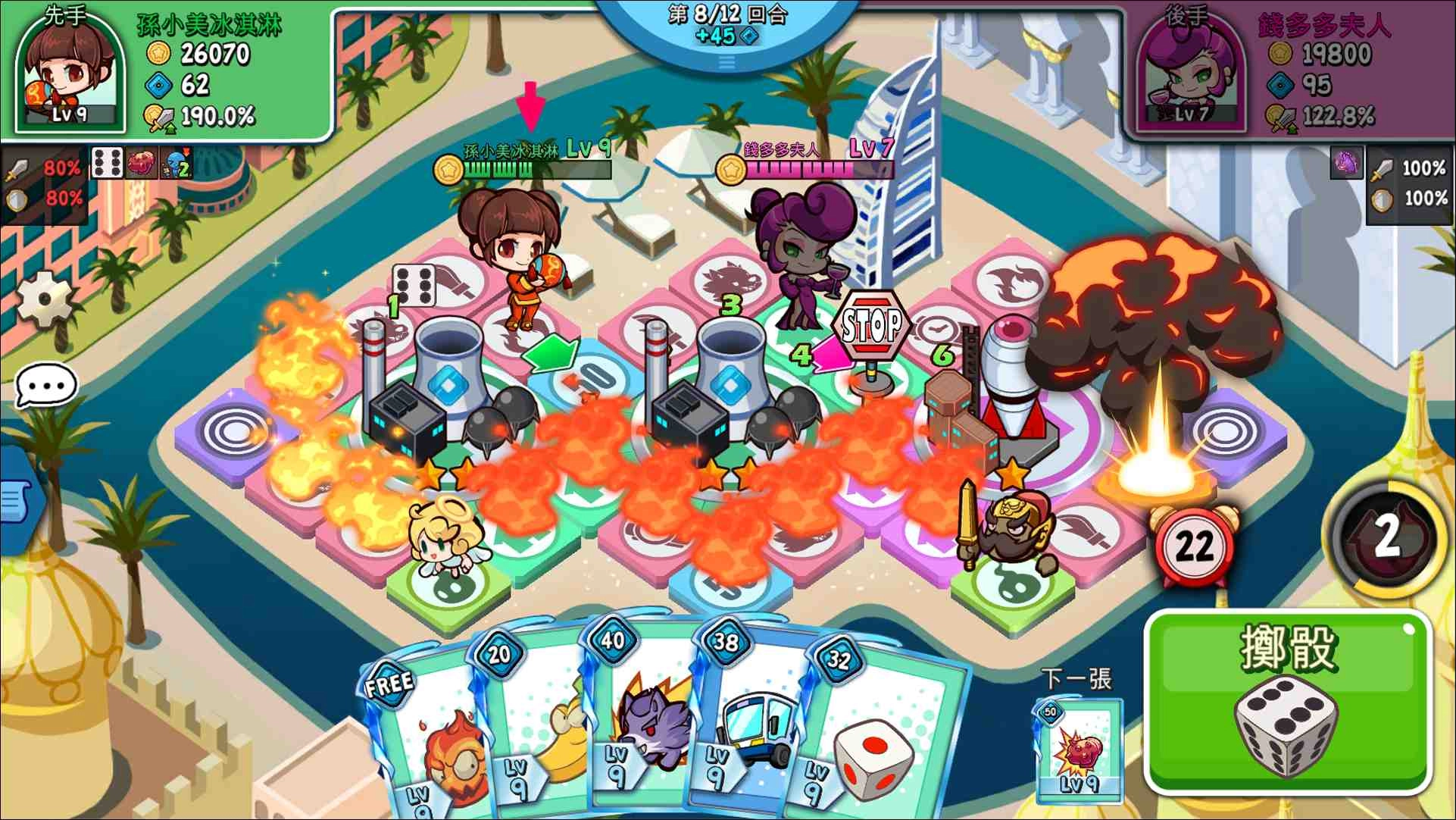This screenshot has height=820, width=1456.
Task: Open the gear settings icon
Action: tap(45, 299)
